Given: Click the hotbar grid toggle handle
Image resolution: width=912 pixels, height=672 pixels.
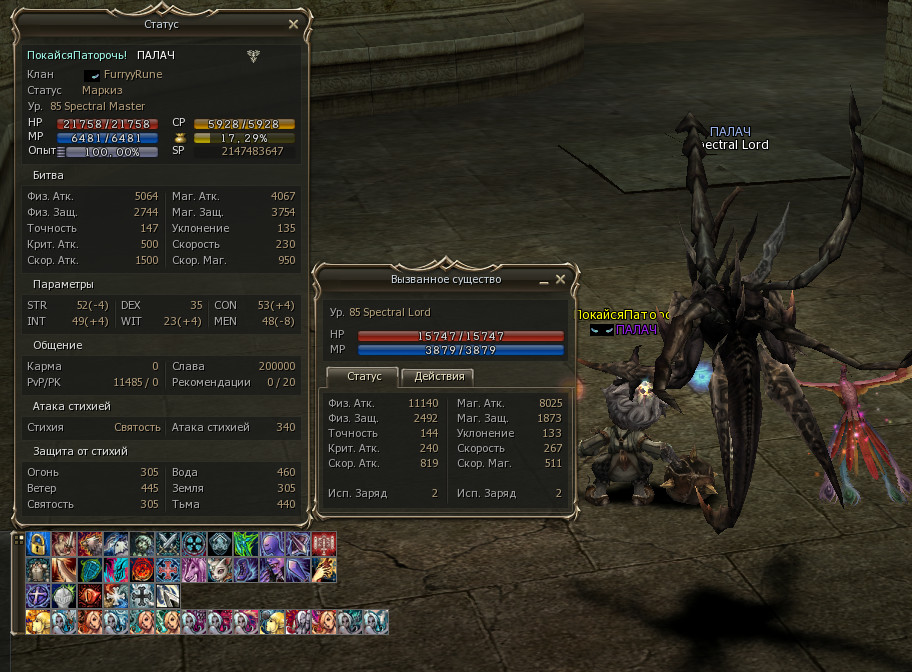Looking at the screenshot, I should point(18,538).
